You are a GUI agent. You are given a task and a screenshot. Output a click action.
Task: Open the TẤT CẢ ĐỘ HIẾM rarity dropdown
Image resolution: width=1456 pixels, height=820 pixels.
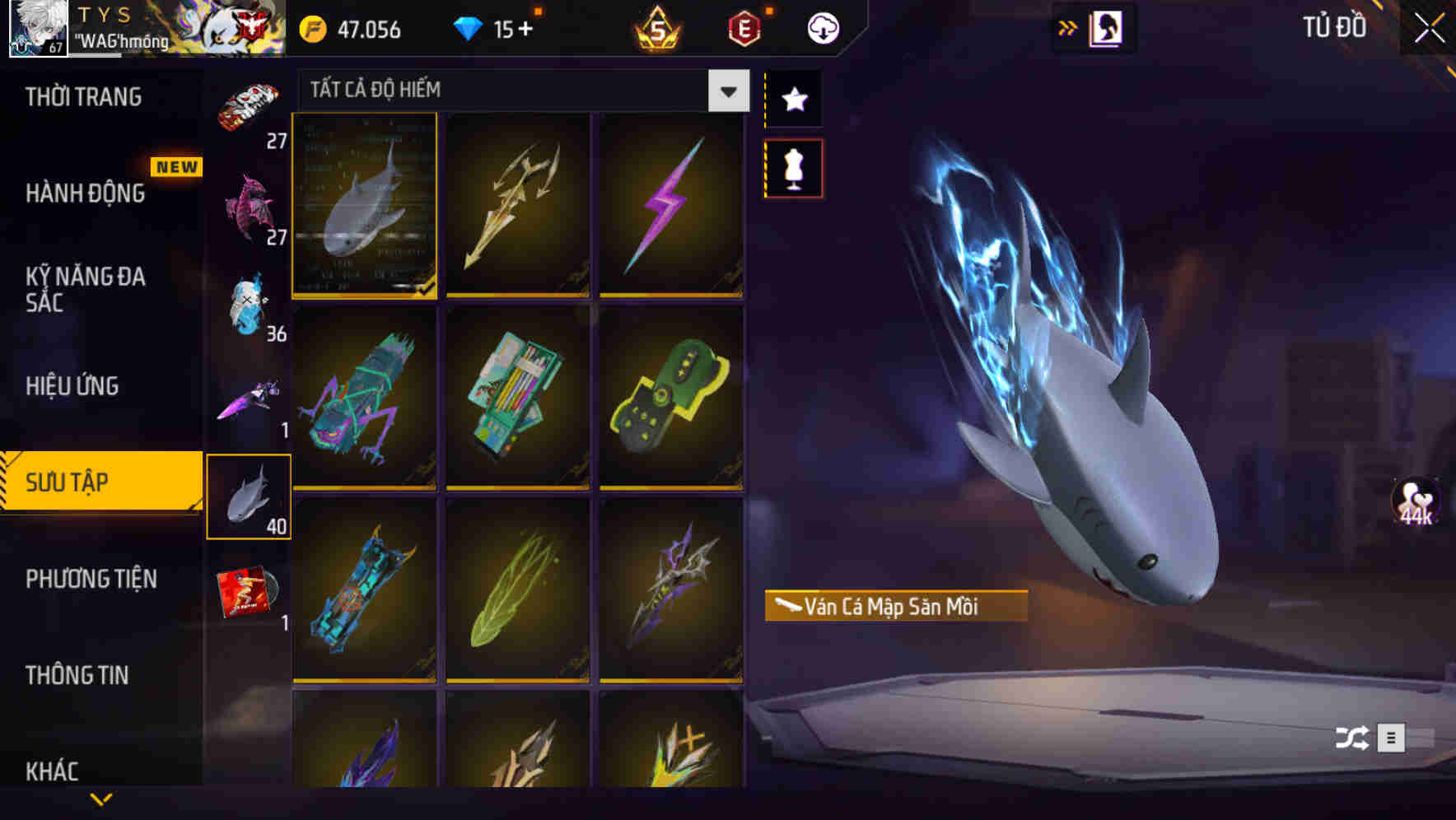coord(519,91)
